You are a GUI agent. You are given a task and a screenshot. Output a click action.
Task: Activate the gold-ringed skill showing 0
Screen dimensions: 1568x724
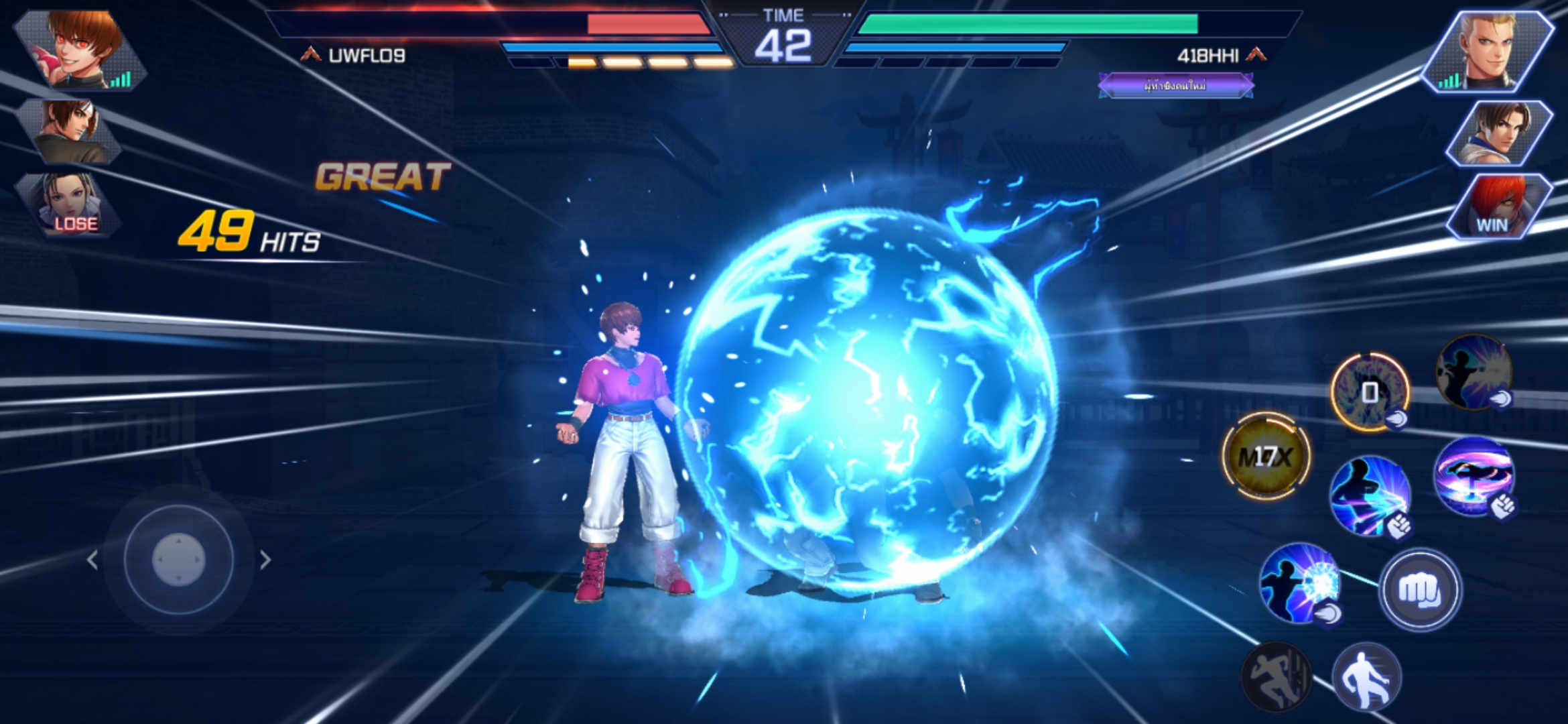pyautogui.click(x=1370, y=391)
